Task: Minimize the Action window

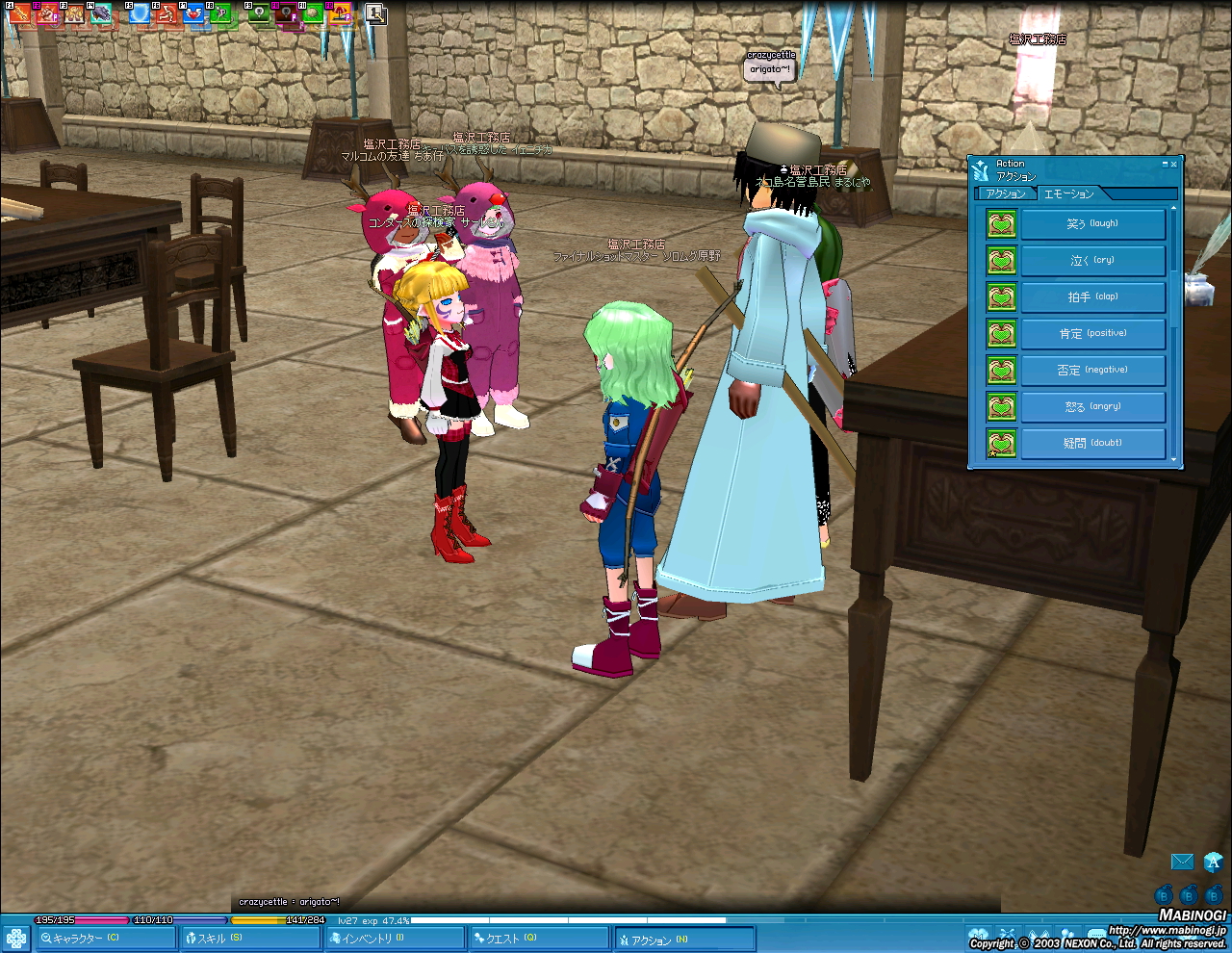Action: (1164, 165)
